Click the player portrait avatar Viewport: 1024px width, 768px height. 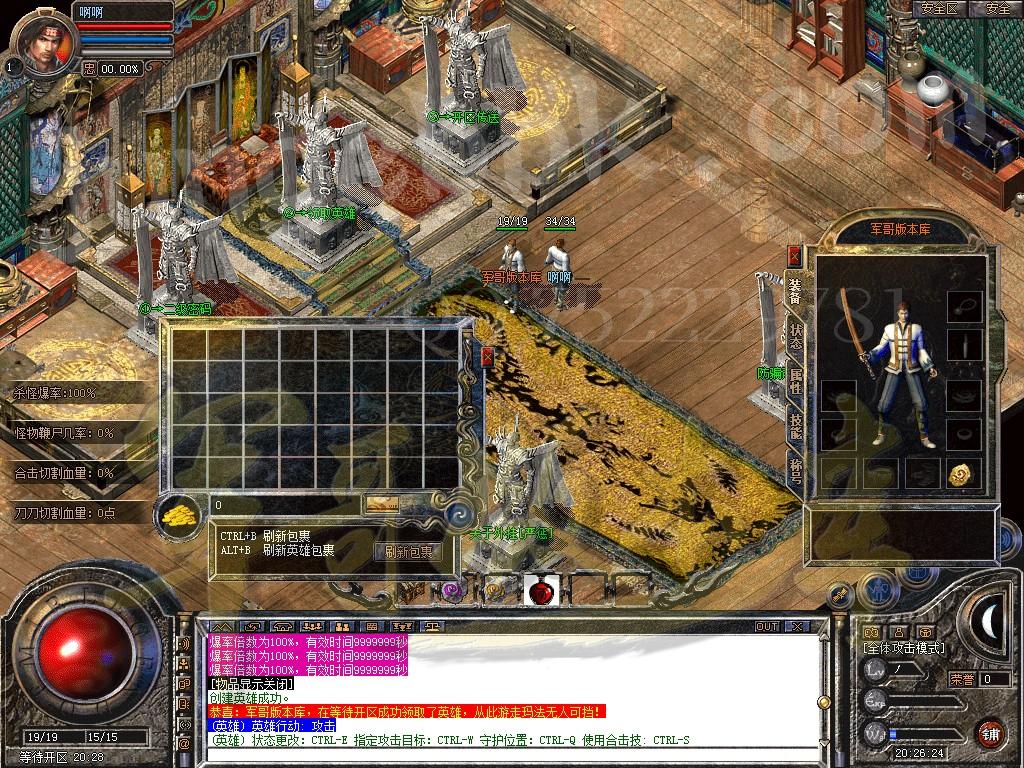(42, 42)
